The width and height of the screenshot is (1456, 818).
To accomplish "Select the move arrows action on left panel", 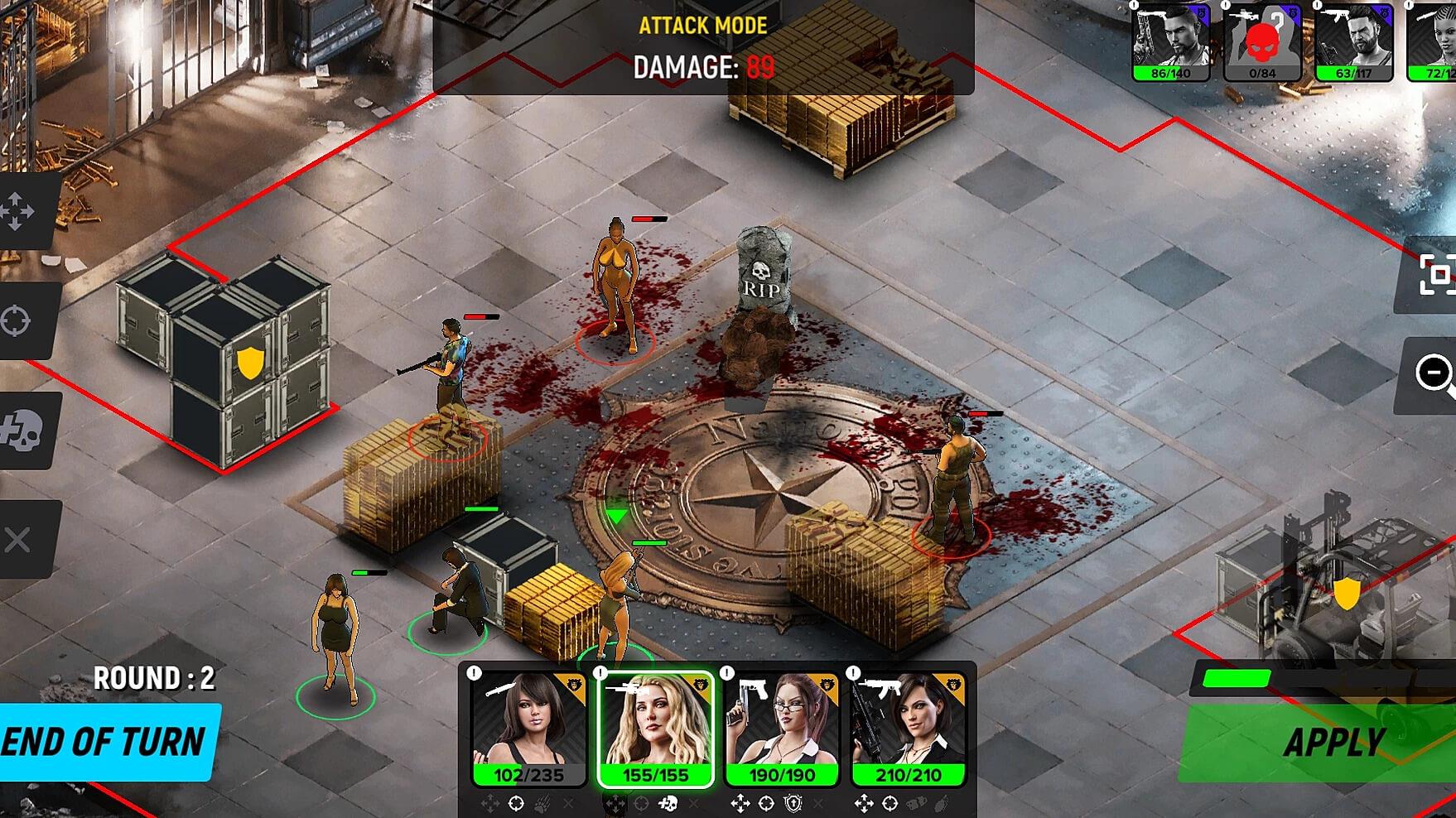I will (x=20, y=211).
